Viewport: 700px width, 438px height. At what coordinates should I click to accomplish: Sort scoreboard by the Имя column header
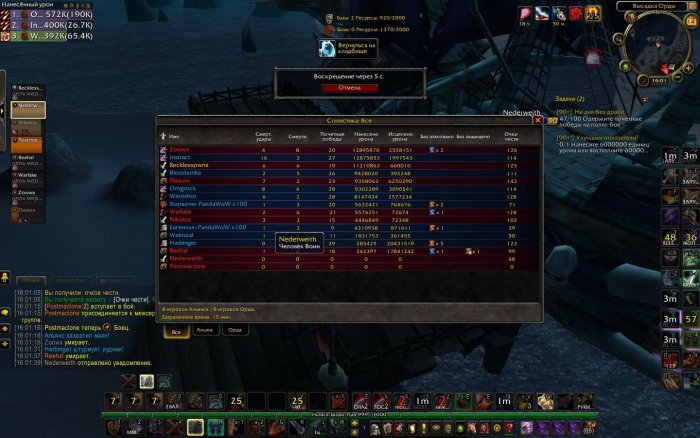coord(175,136)
